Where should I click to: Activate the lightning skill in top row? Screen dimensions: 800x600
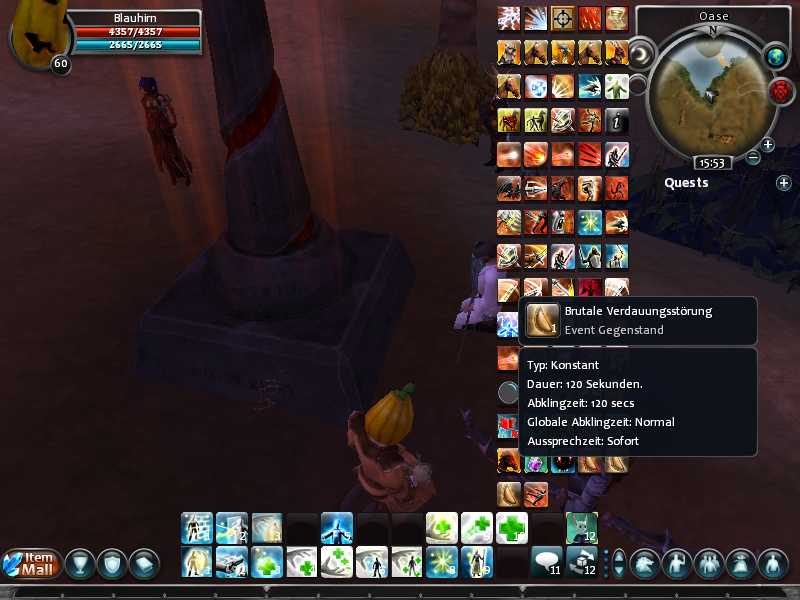coord(509,19)
